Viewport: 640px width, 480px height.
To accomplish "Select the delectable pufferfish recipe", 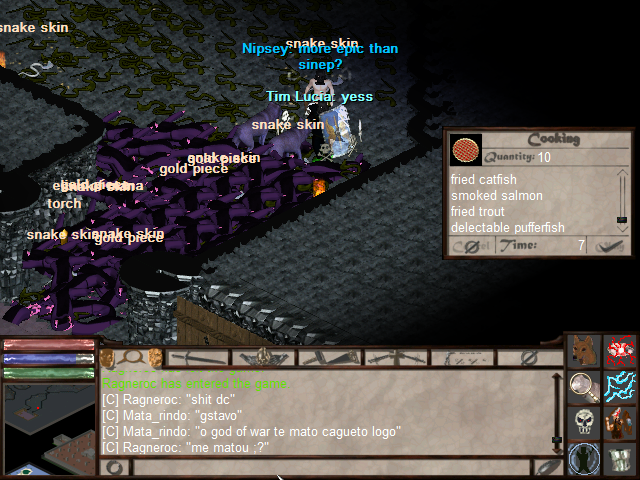I will click(x=507, y=227).
